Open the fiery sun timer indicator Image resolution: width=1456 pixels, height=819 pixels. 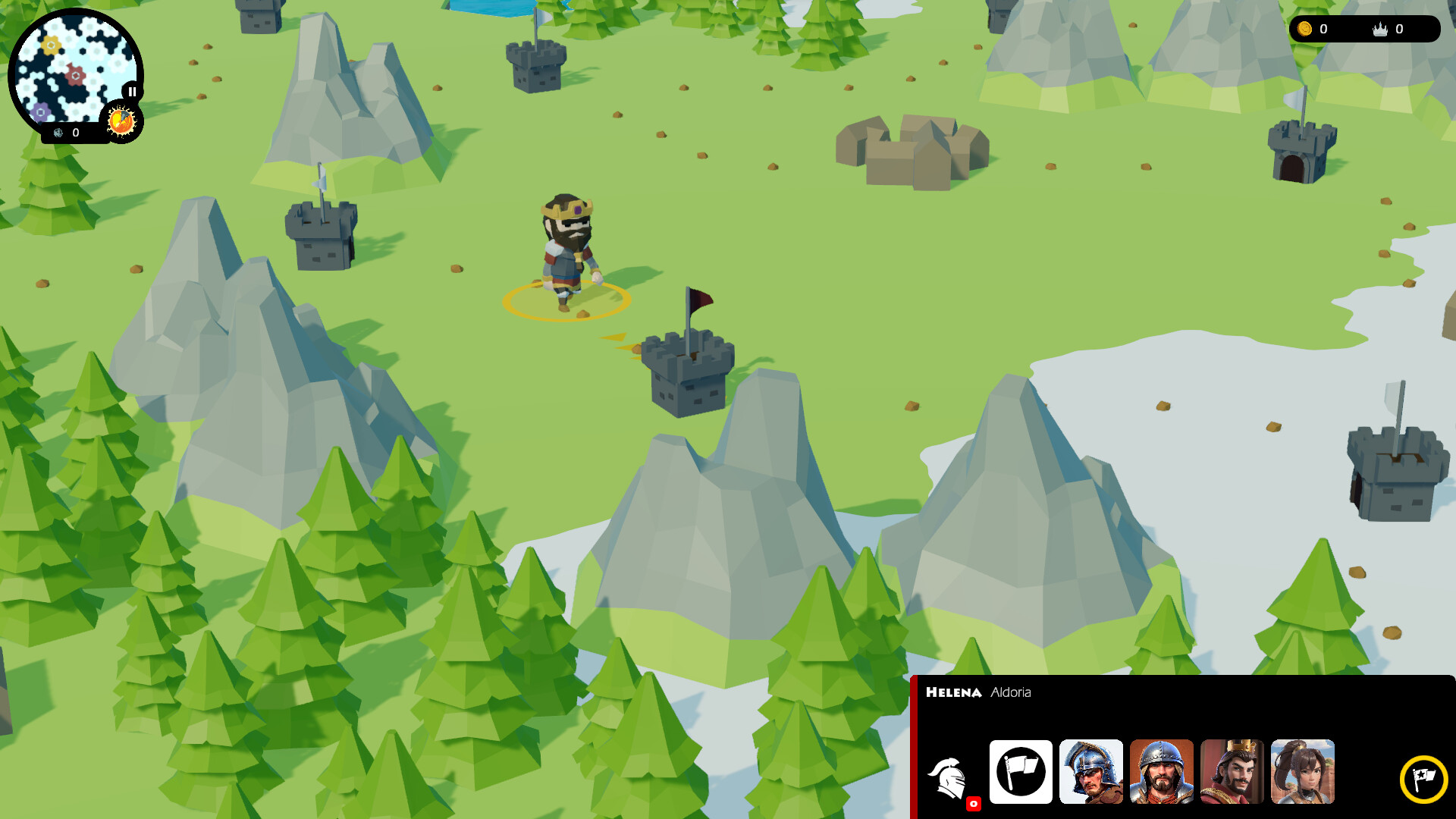tap(121, 120)
